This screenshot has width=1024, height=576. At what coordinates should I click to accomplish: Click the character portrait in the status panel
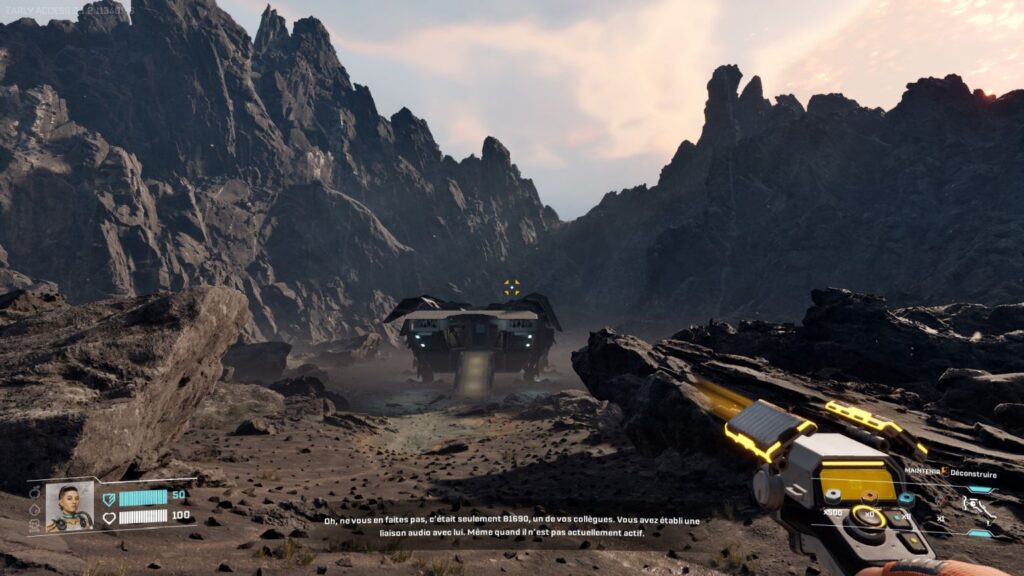tap(69, 506)
